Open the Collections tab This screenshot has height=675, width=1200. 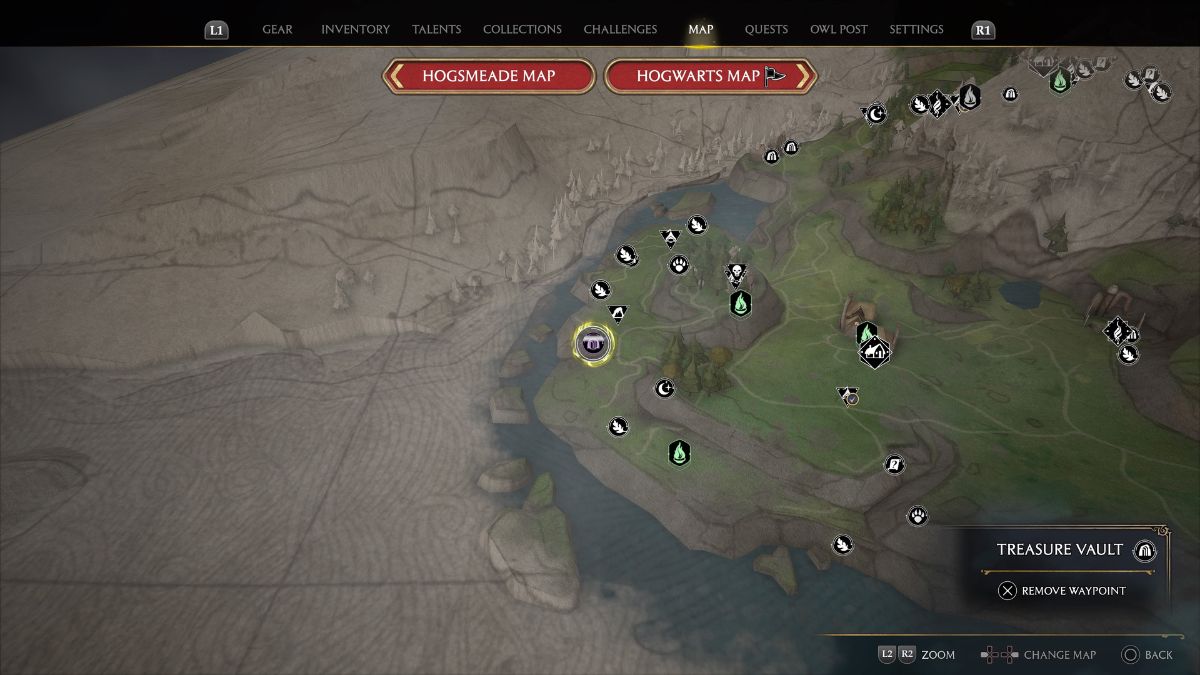pyautogui.click(x=522, y=29)
